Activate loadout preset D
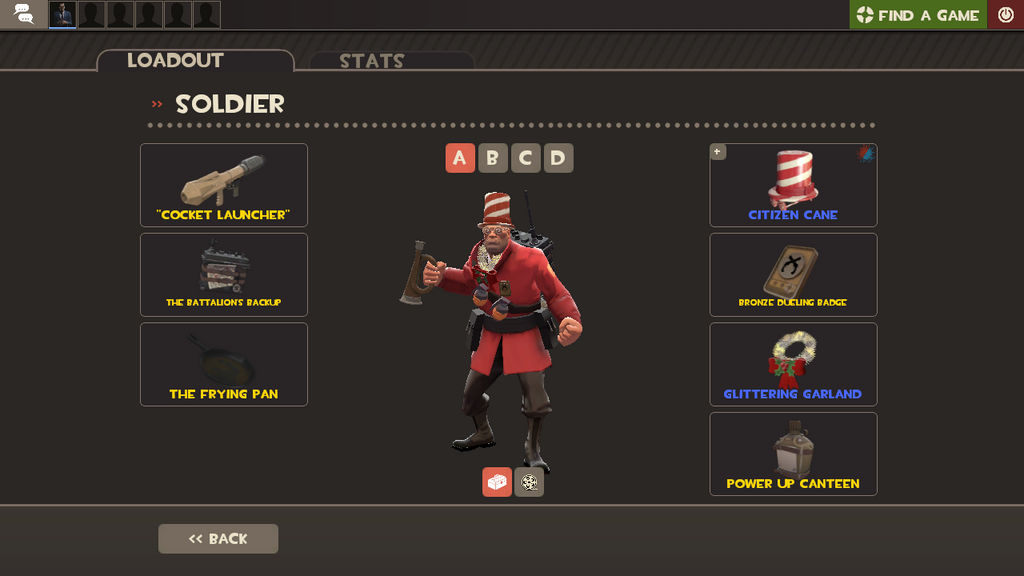Viewport: 1024px width, 576px height. (558, 158)
